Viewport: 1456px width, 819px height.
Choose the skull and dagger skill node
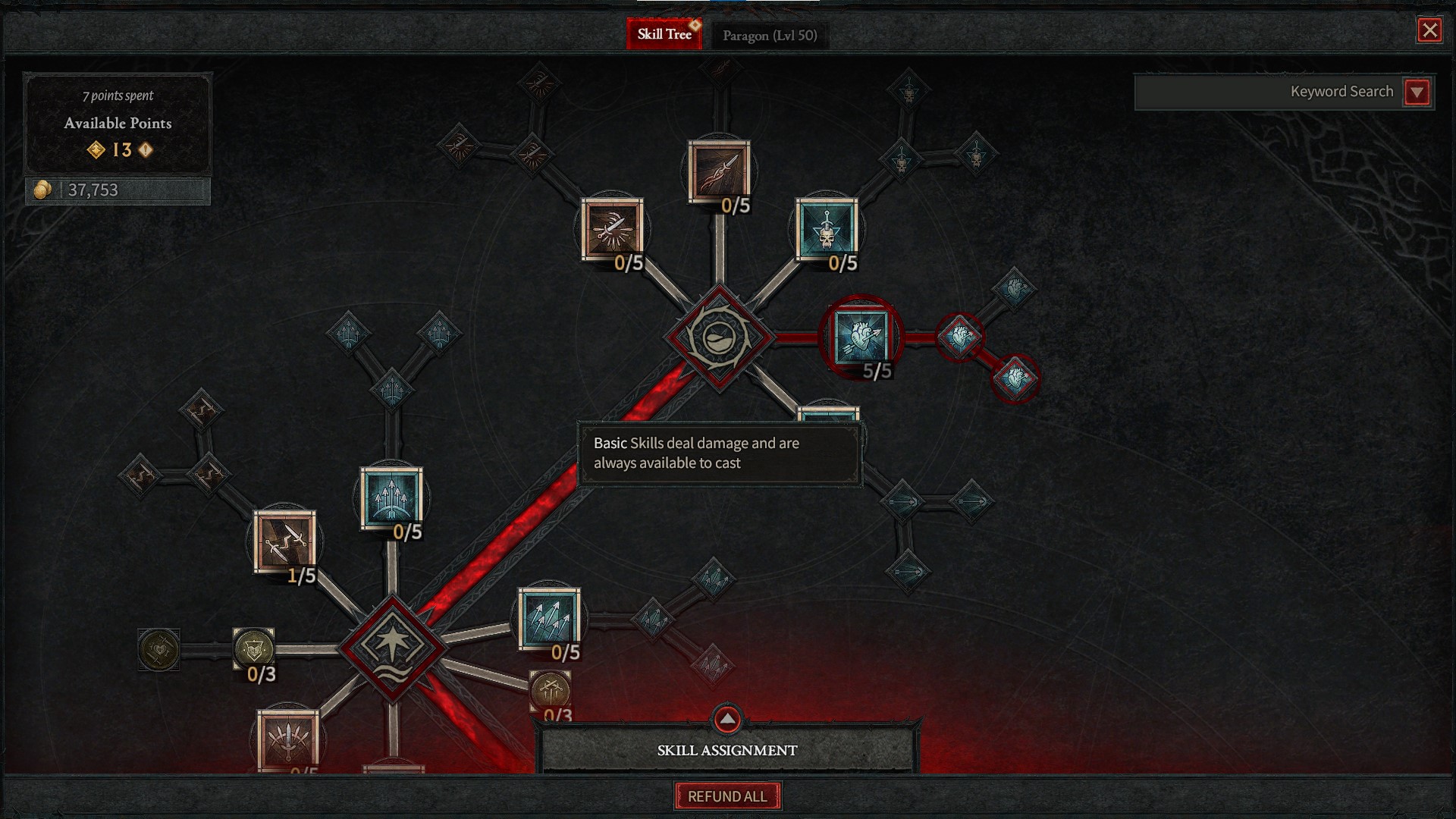(x=827, y=229)
